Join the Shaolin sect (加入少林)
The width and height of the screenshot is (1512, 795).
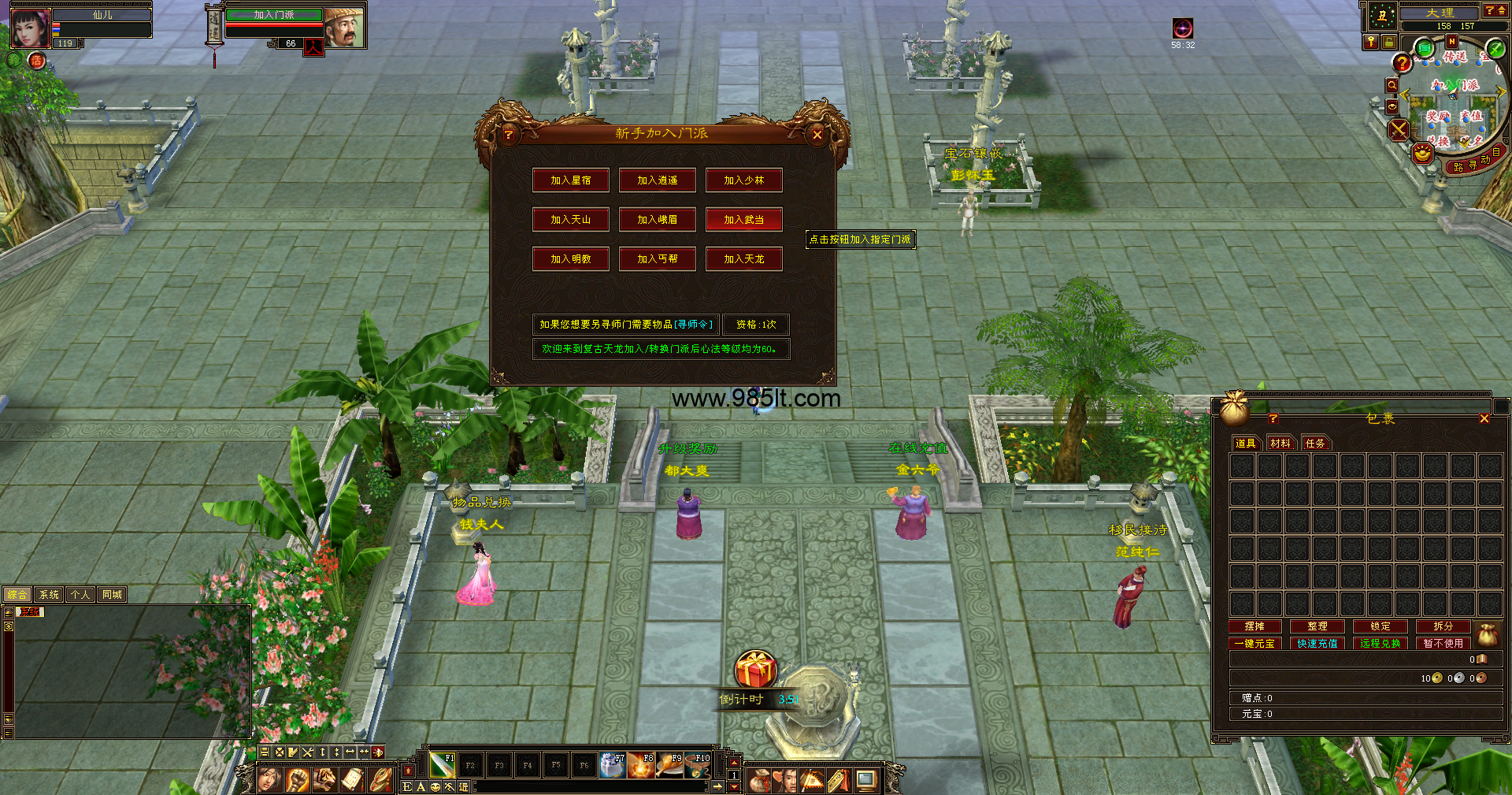(x=743, y=180)
